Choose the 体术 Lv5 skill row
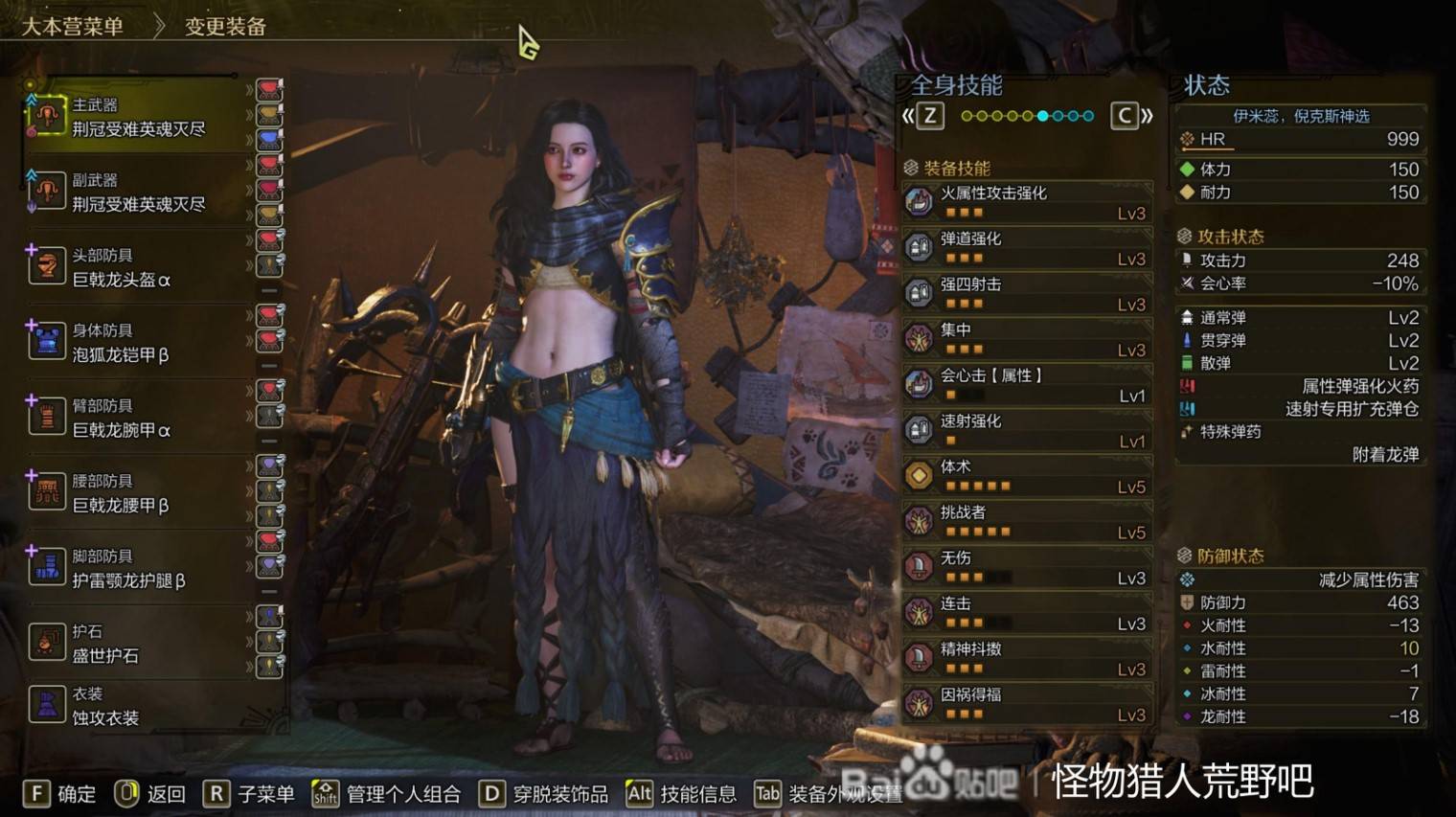The height and width of the screenshot is (817, 1456). pyautogui.click(x=1026, y=476)
